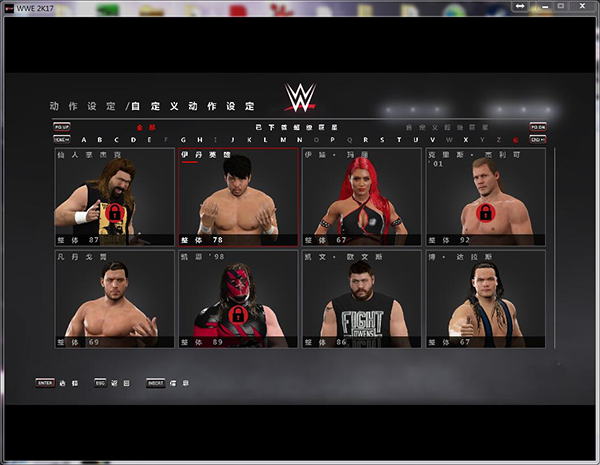Pick Kevin Owens in the FIGHT shirt
This screenshot has height=465, width=600.
pyautogui.click(x=361, y=298)
